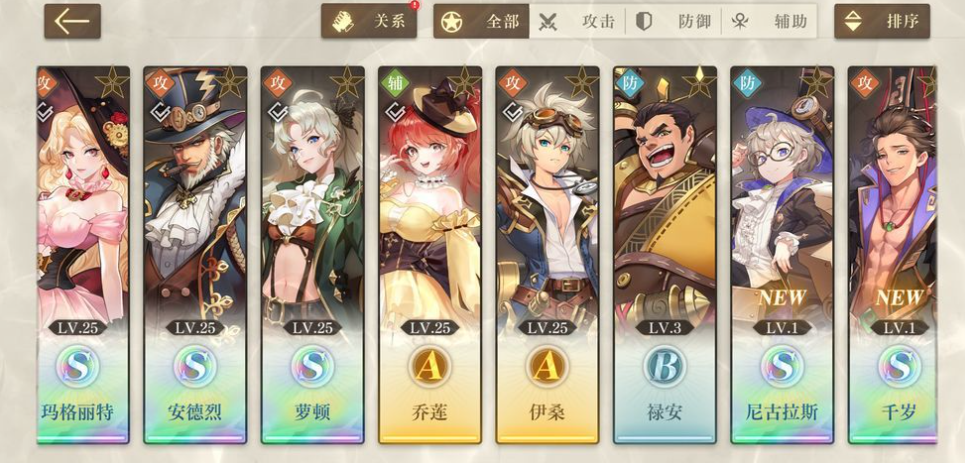Go back using the arrow button
Viewport: 965px width, 463px height.
click(x=72, y=21)
